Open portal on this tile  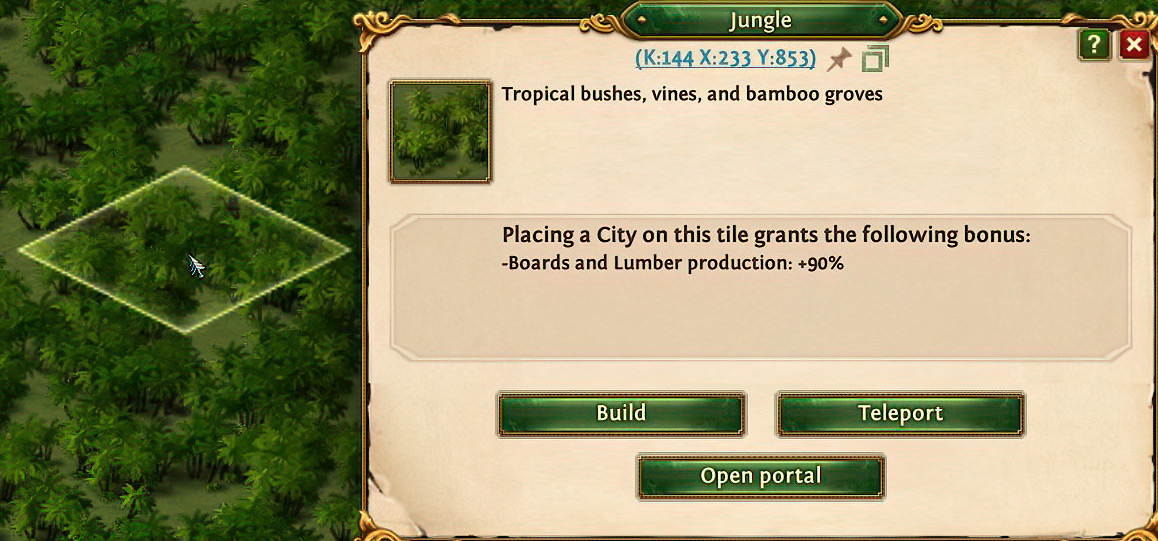point(761,477)
